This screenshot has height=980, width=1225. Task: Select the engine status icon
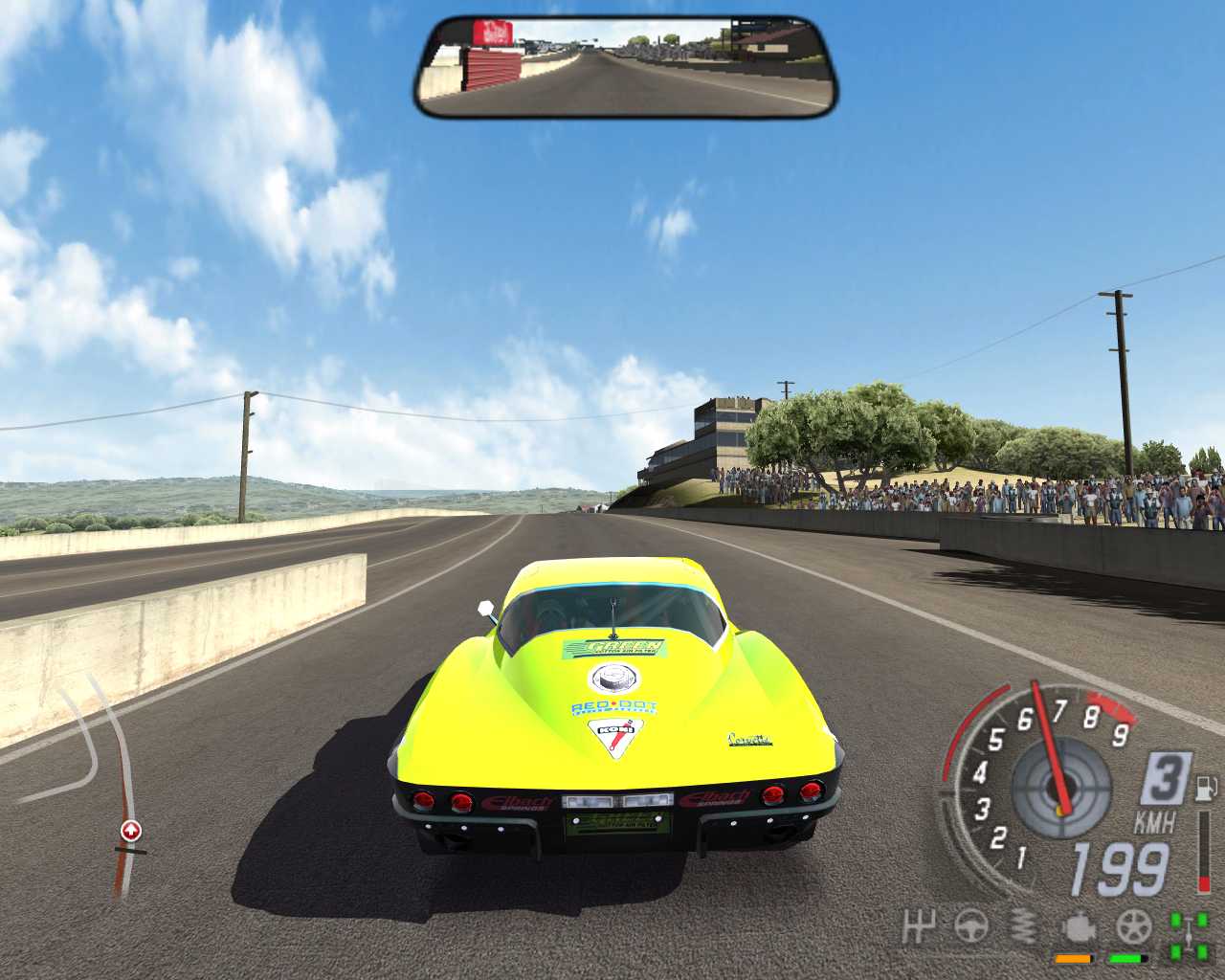point(1079,928)
